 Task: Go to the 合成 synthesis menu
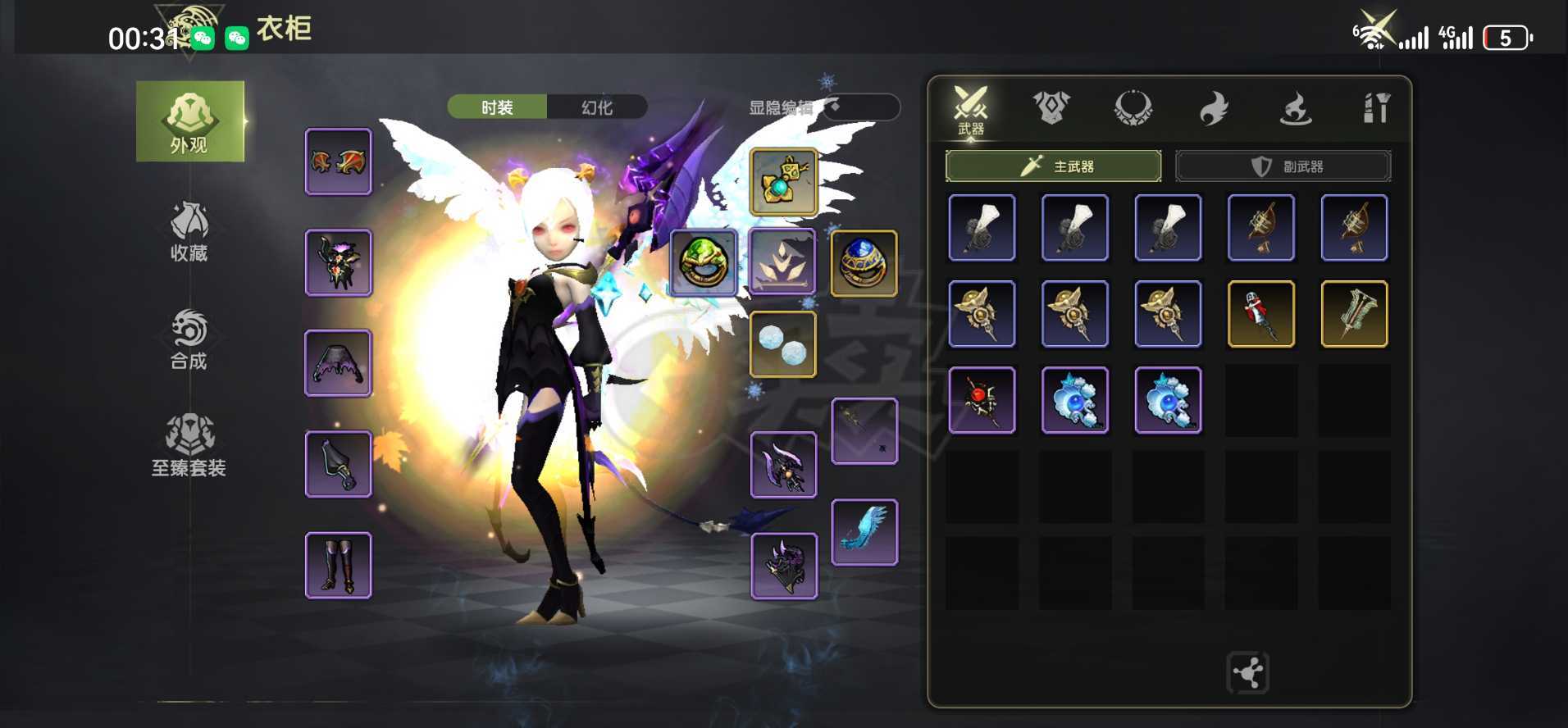tap(189, 339)
